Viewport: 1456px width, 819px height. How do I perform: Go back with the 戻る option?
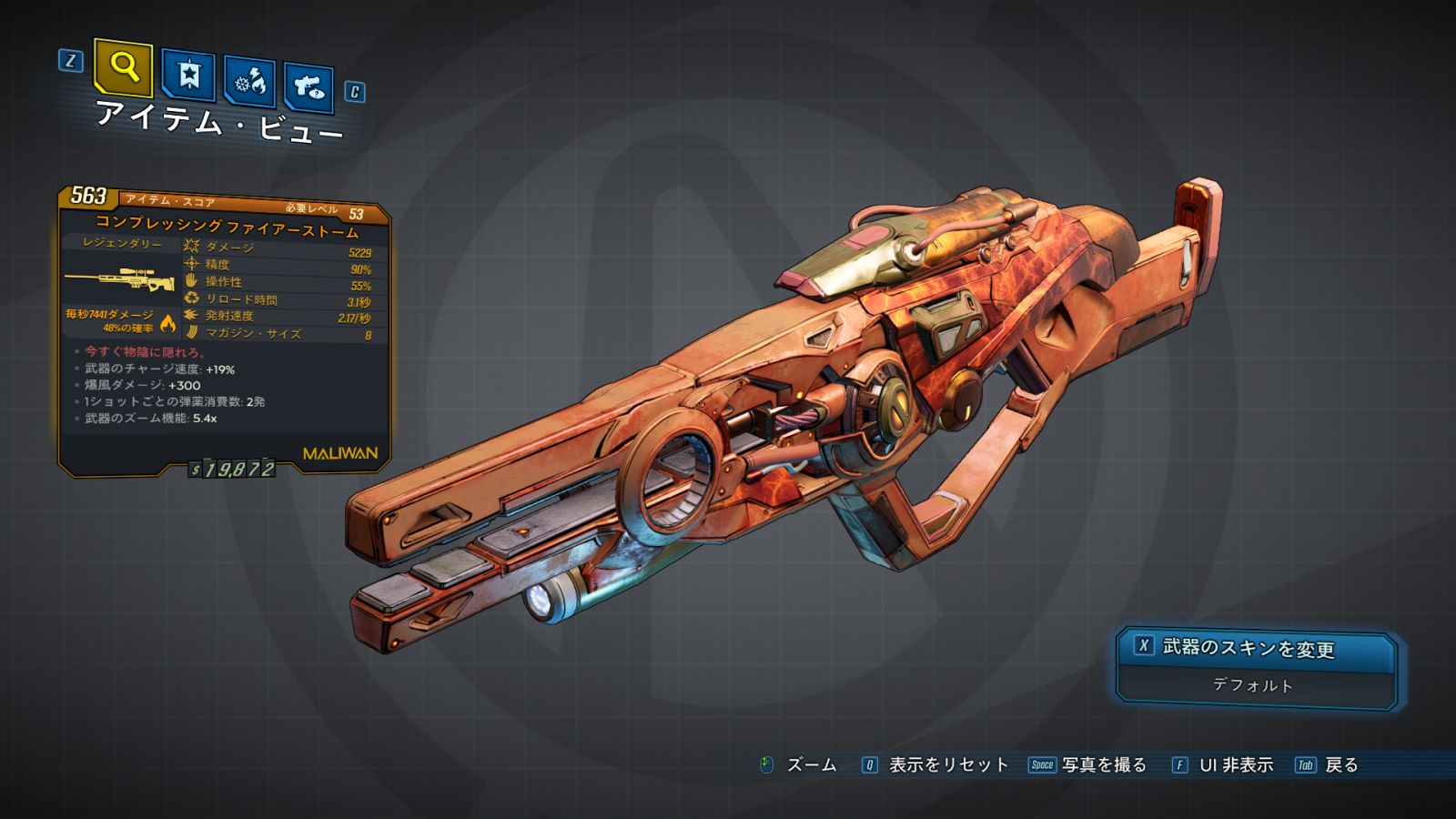(1340, 765)
